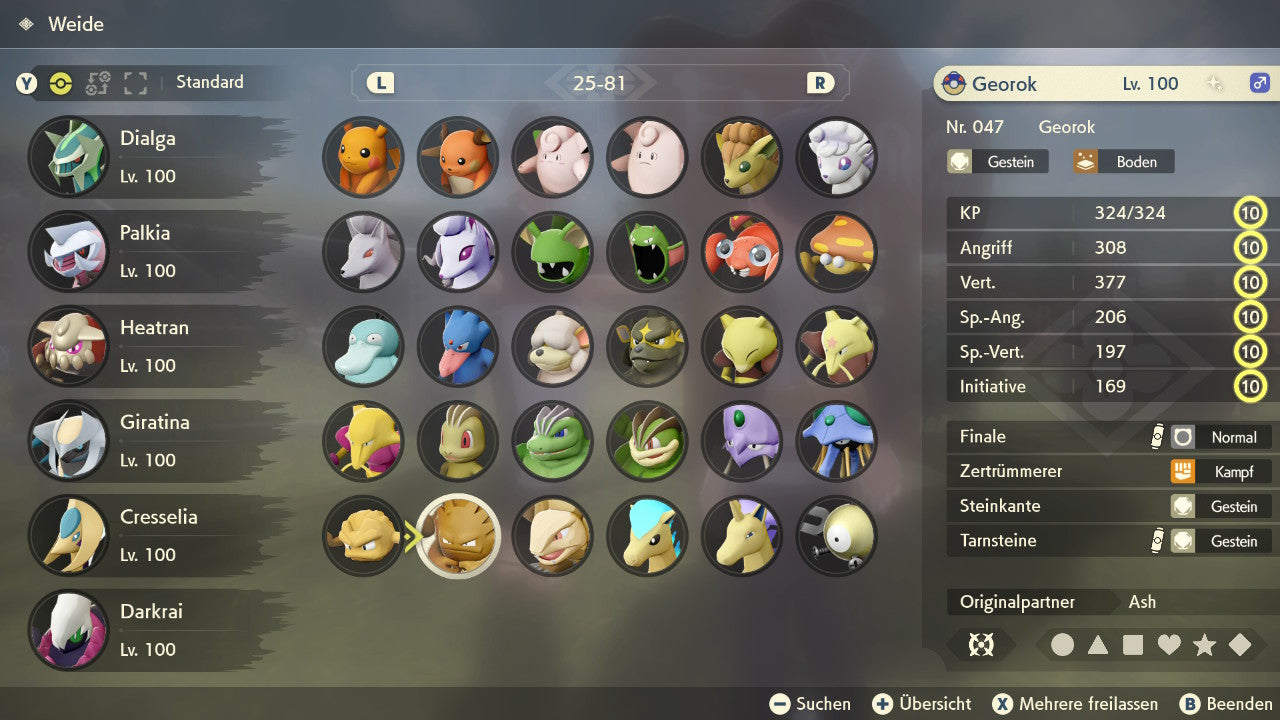
Task: Select the Finale move row
Action: tap(1110, 437)
